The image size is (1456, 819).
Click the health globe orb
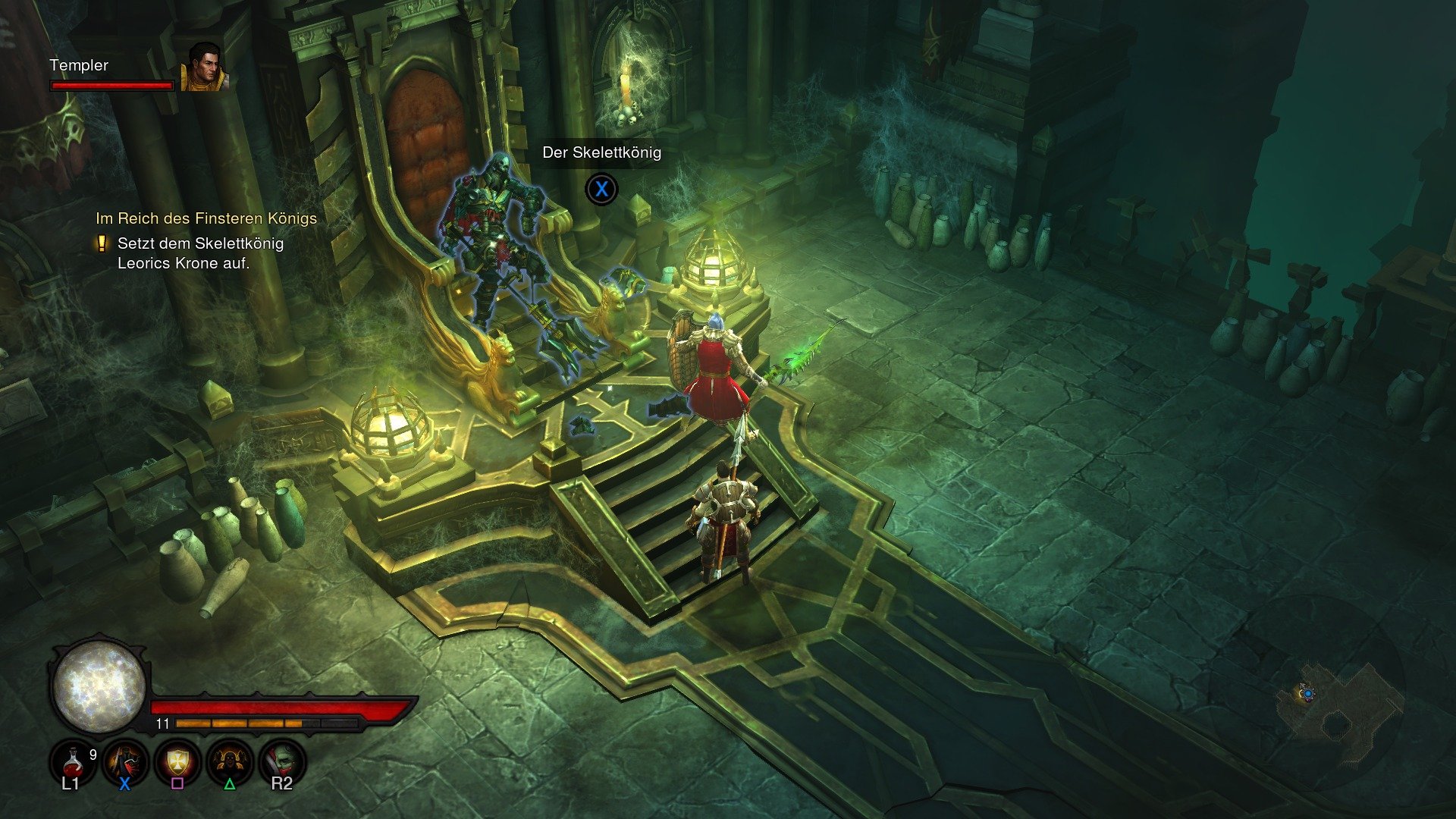[97, 689]
